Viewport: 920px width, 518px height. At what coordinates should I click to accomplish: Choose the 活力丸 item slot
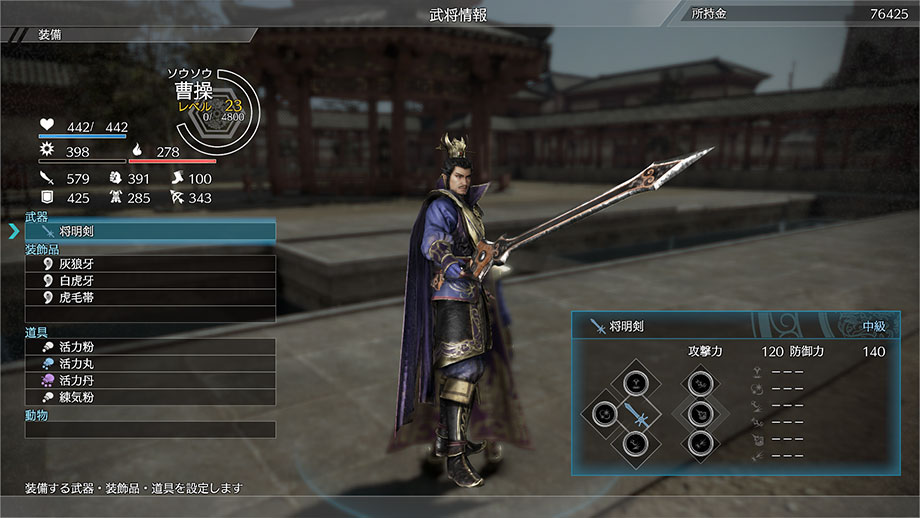coord(150,364)
